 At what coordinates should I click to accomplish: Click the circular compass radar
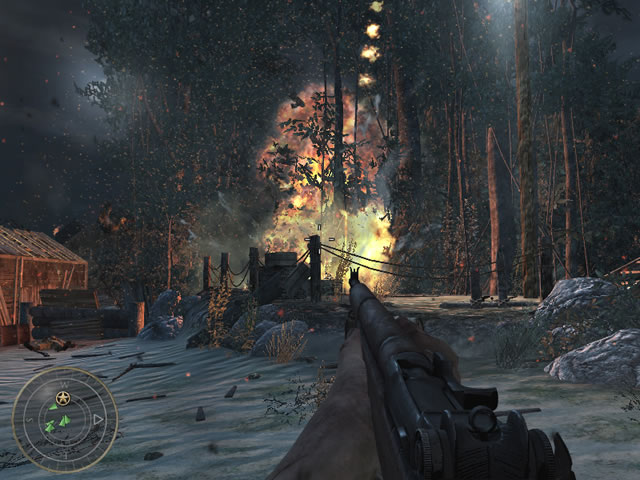64,420
